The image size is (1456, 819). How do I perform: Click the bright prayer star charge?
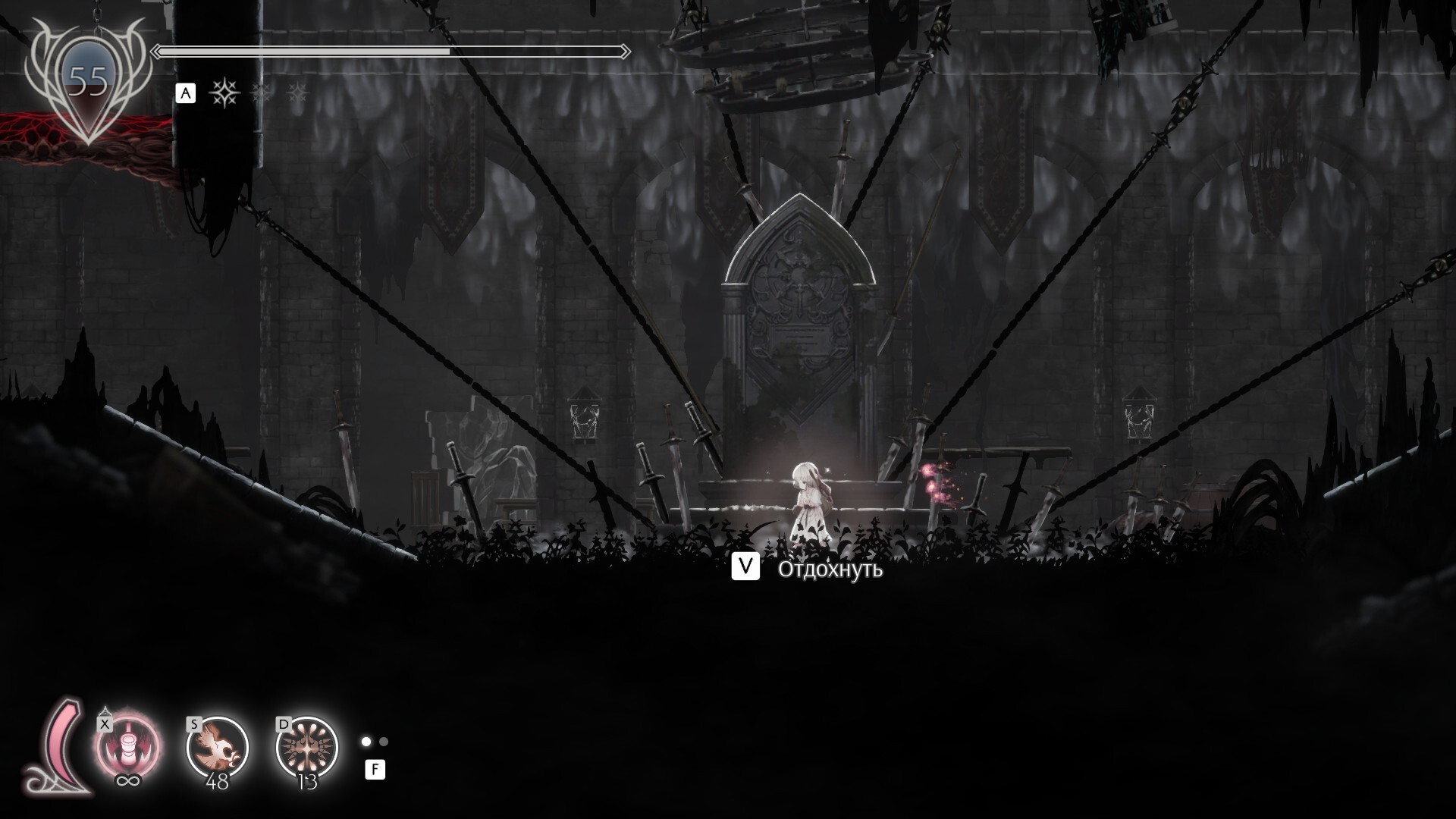[224, 93]
